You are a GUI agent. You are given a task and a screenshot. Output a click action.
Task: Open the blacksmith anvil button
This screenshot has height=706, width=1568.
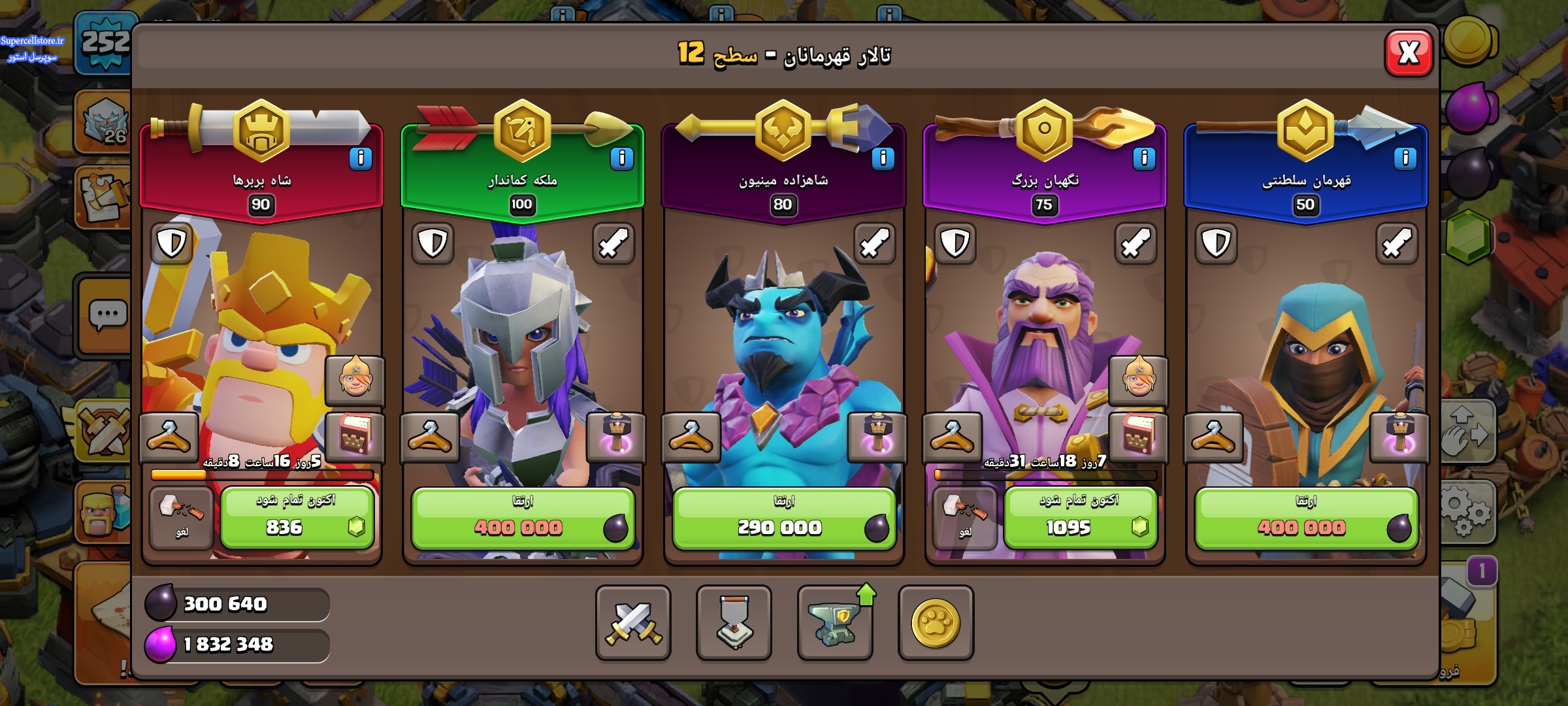[x=834, y=622]
